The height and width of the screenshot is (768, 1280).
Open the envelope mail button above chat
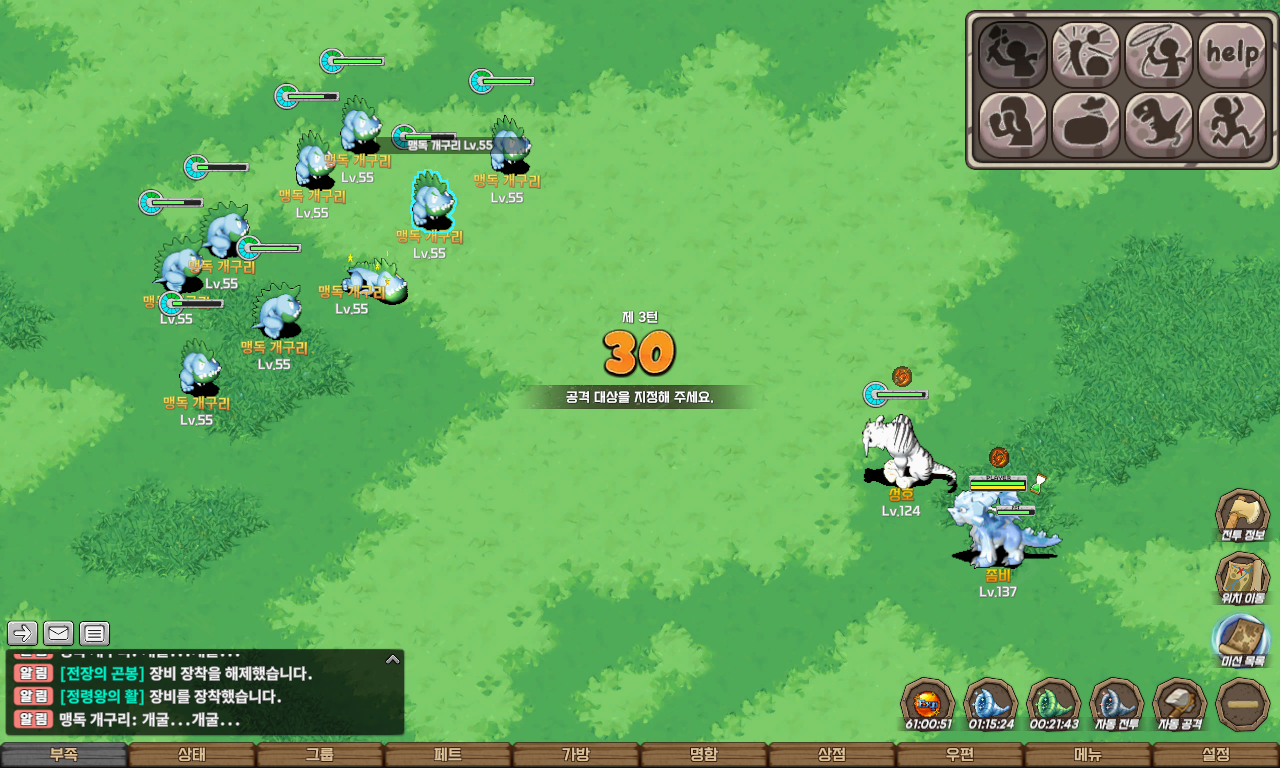coord(58,633)
